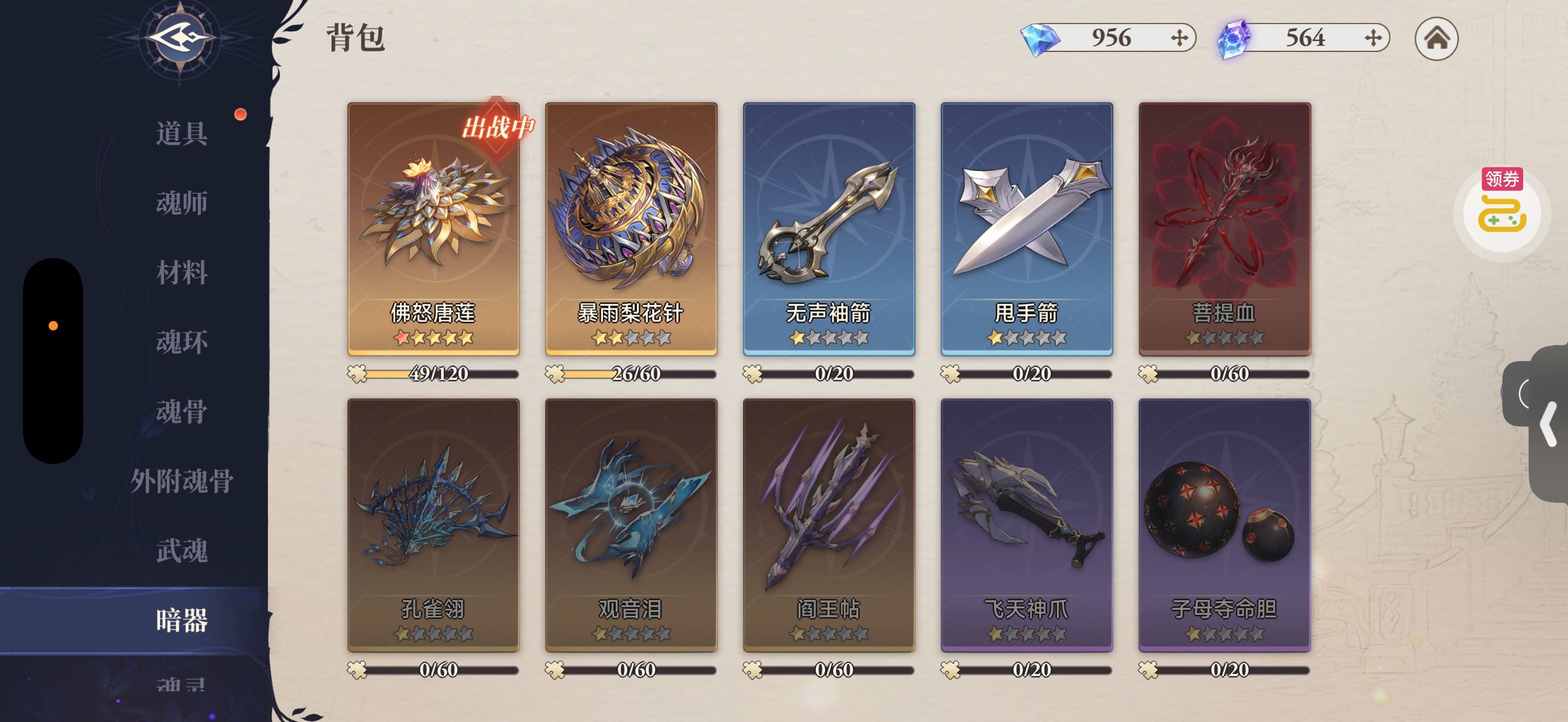This screenshot has width=1568, height=722.
Task: Switch to the 魂骨 tab
Action: 182,411
